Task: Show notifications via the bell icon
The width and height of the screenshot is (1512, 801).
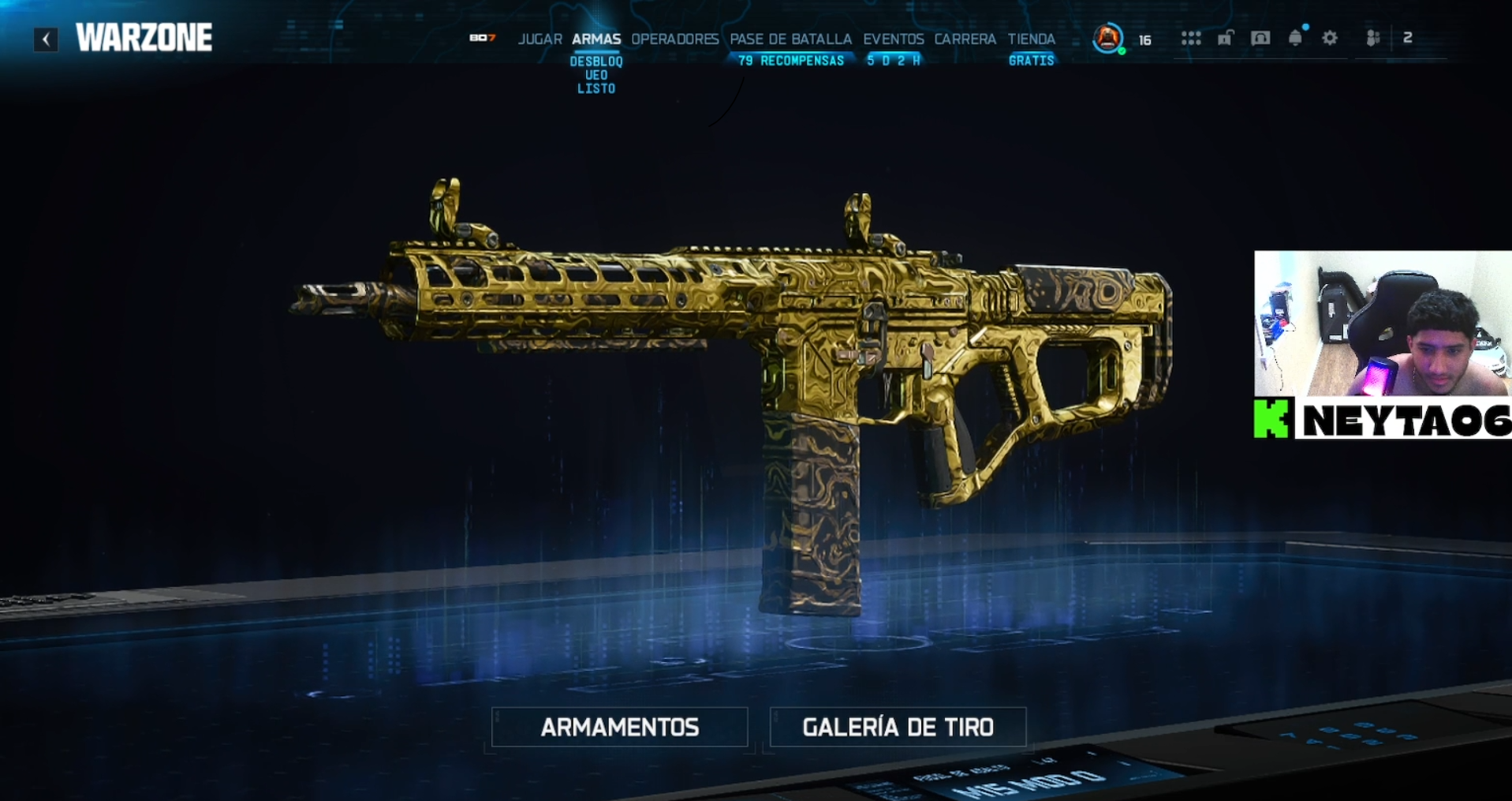Action: pos(1295,38)
